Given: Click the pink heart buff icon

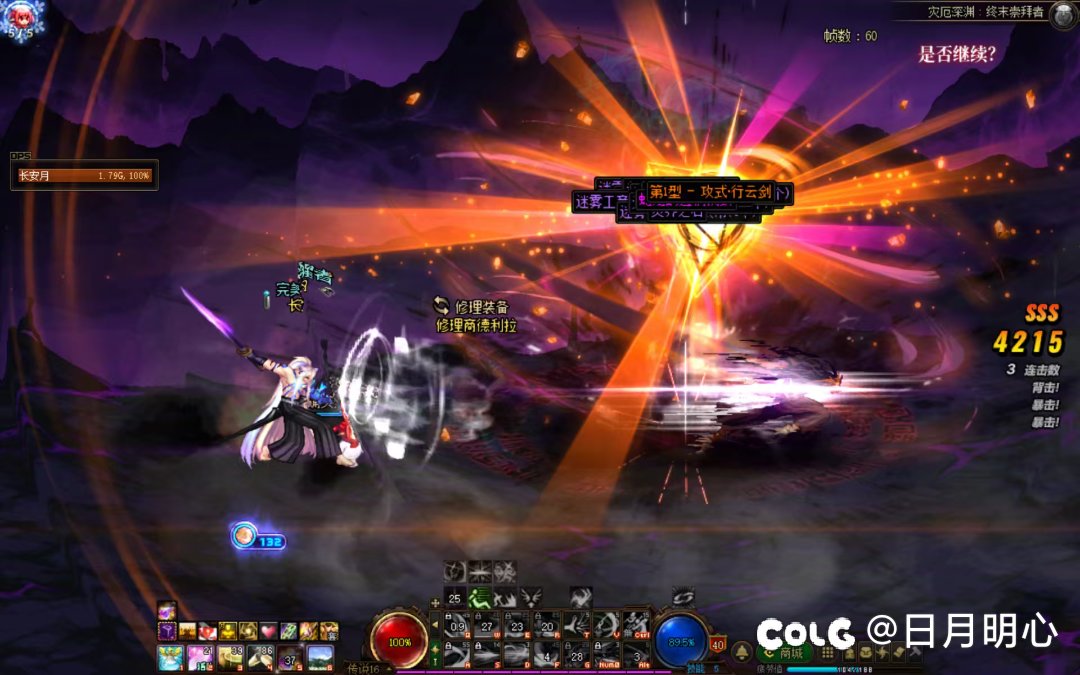Looking at the screenshot, I should pos(268,631).
